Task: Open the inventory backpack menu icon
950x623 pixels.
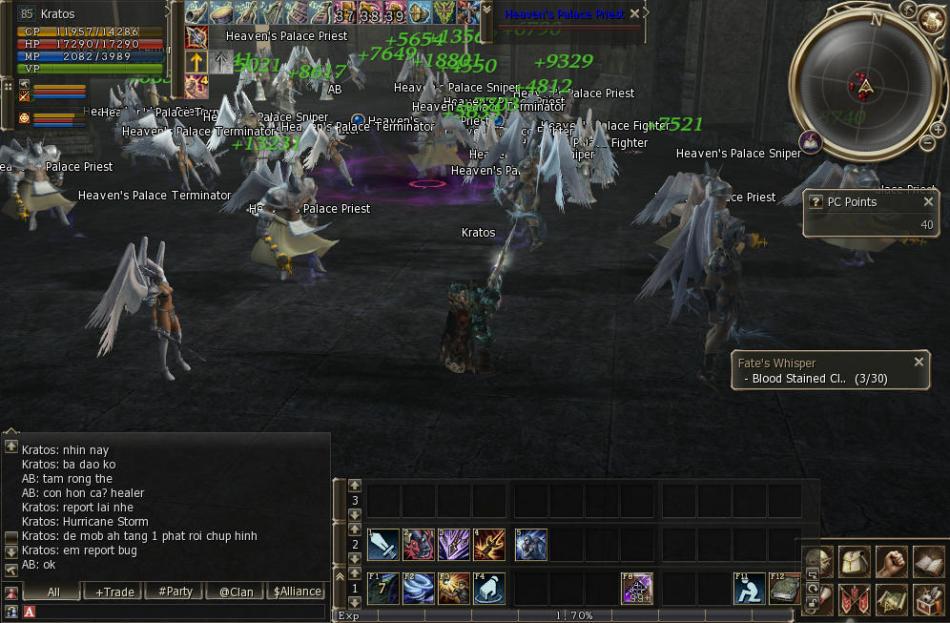Action: pyautogui.click(x=855, y=562)
